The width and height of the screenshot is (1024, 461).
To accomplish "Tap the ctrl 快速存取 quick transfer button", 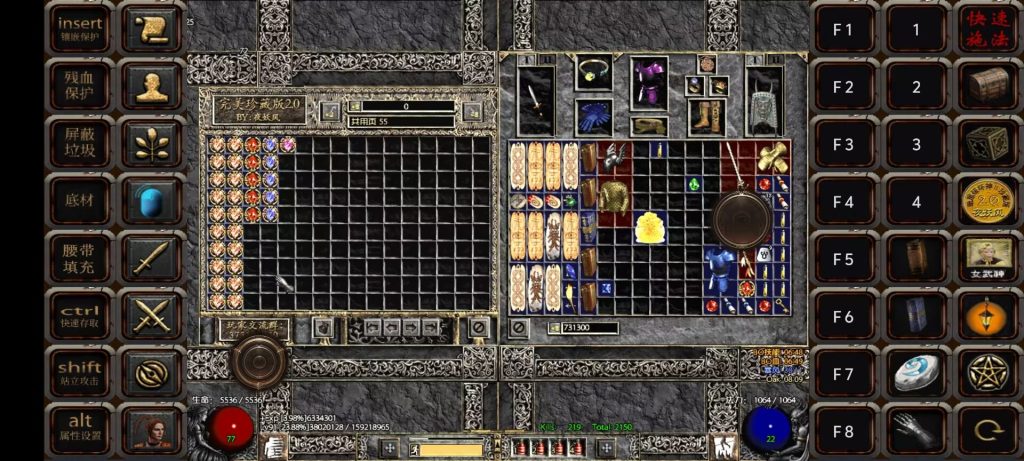I will [81, 315].
